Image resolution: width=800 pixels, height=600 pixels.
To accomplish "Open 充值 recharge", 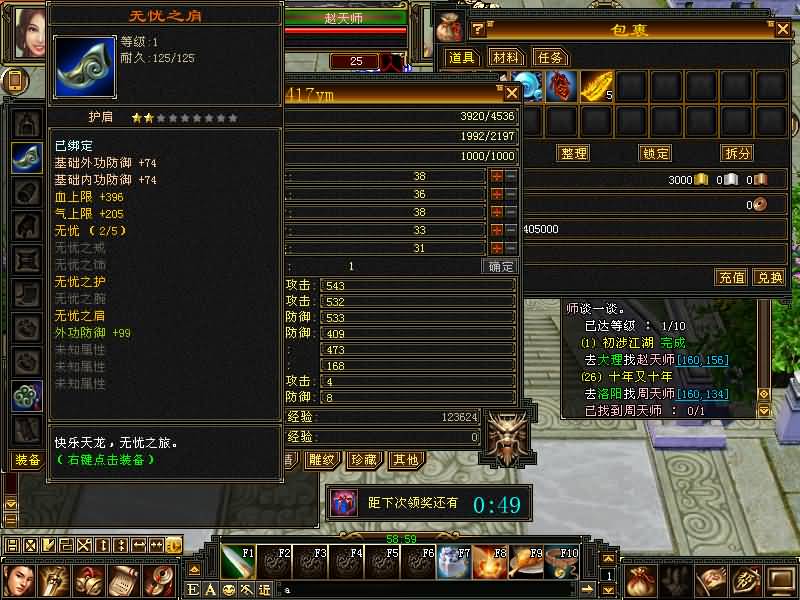I will pos(731,277).
